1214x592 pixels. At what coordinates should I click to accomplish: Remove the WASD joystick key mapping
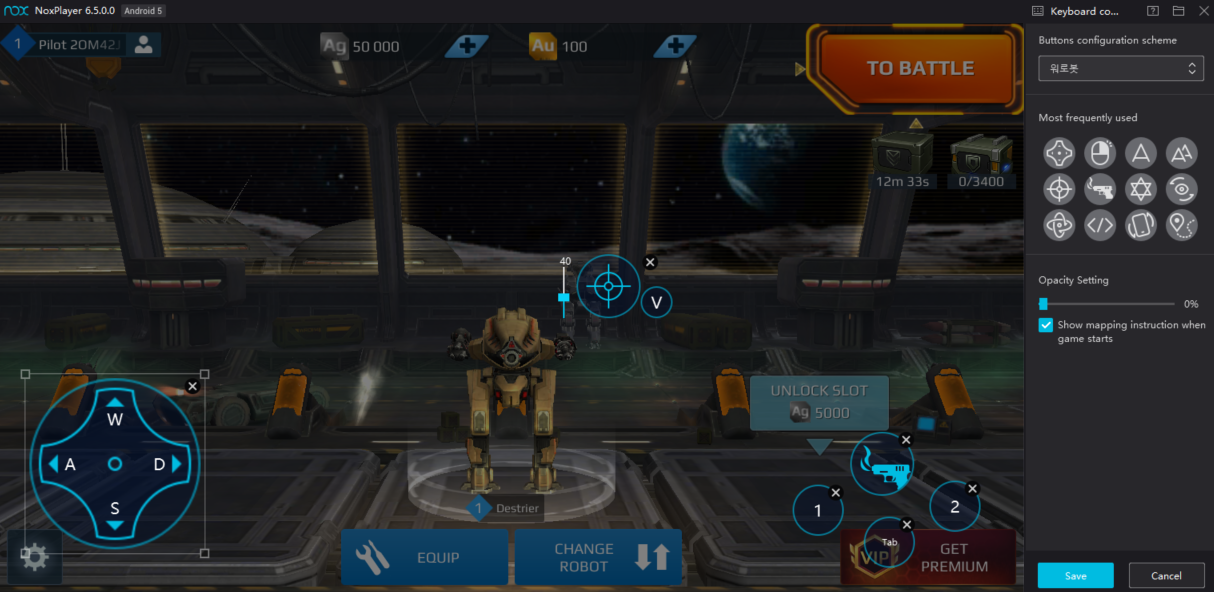[x=193, y=386]
